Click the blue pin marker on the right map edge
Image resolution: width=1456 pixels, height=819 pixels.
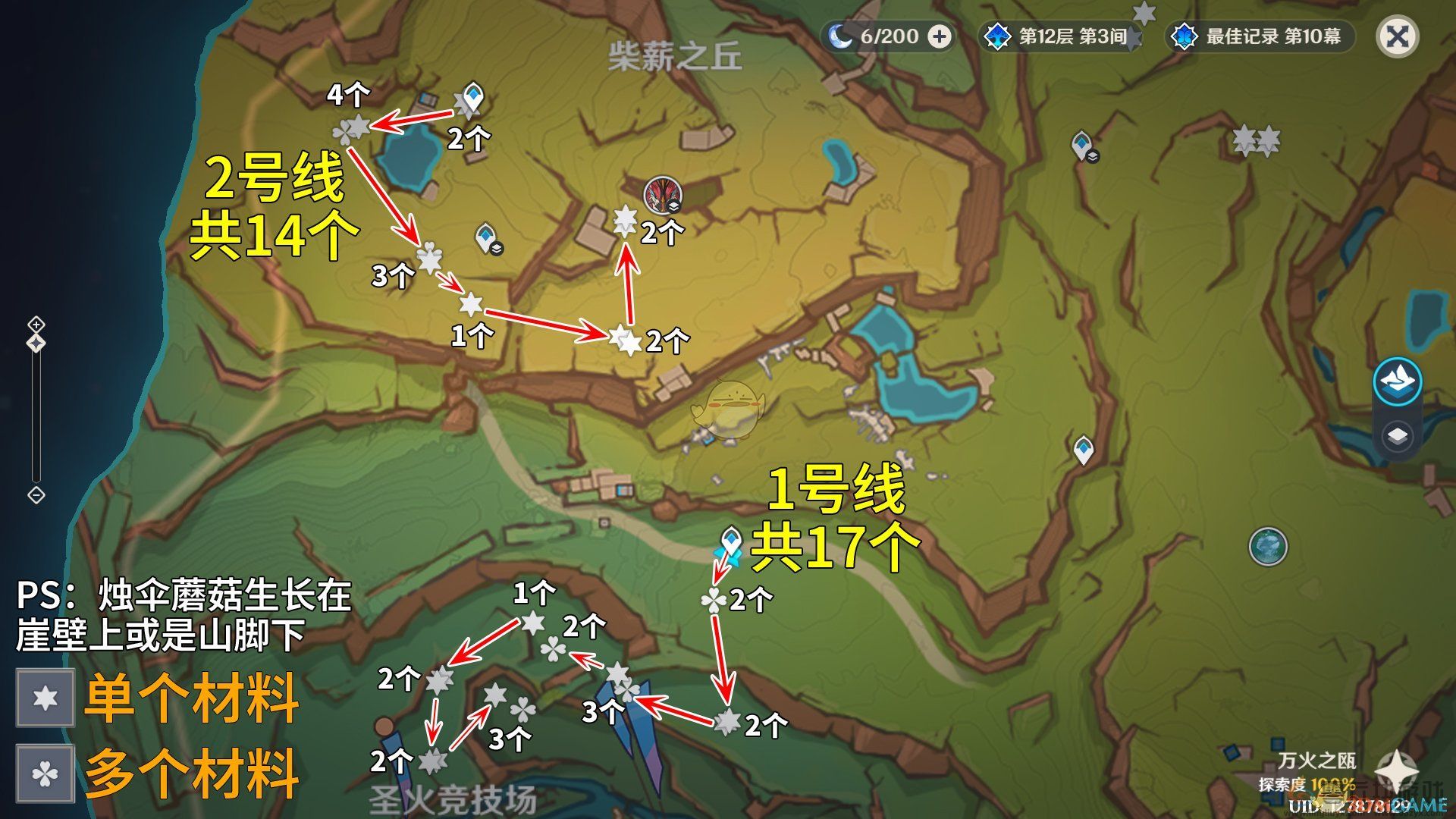pyautogui.click(x=1083, y=450)
